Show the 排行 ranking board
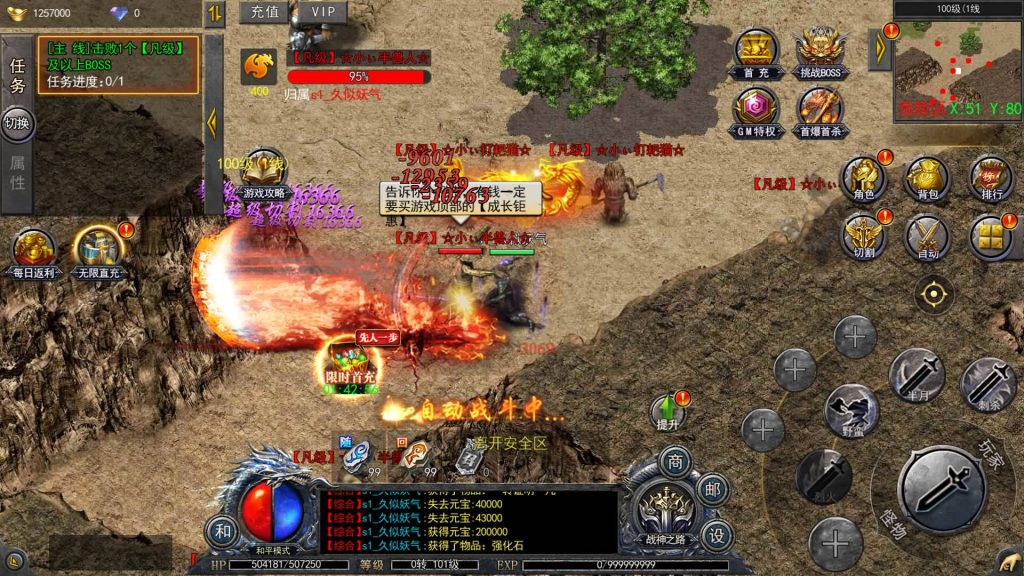This screenshot has width=1024, height=576. coord(990,179)
